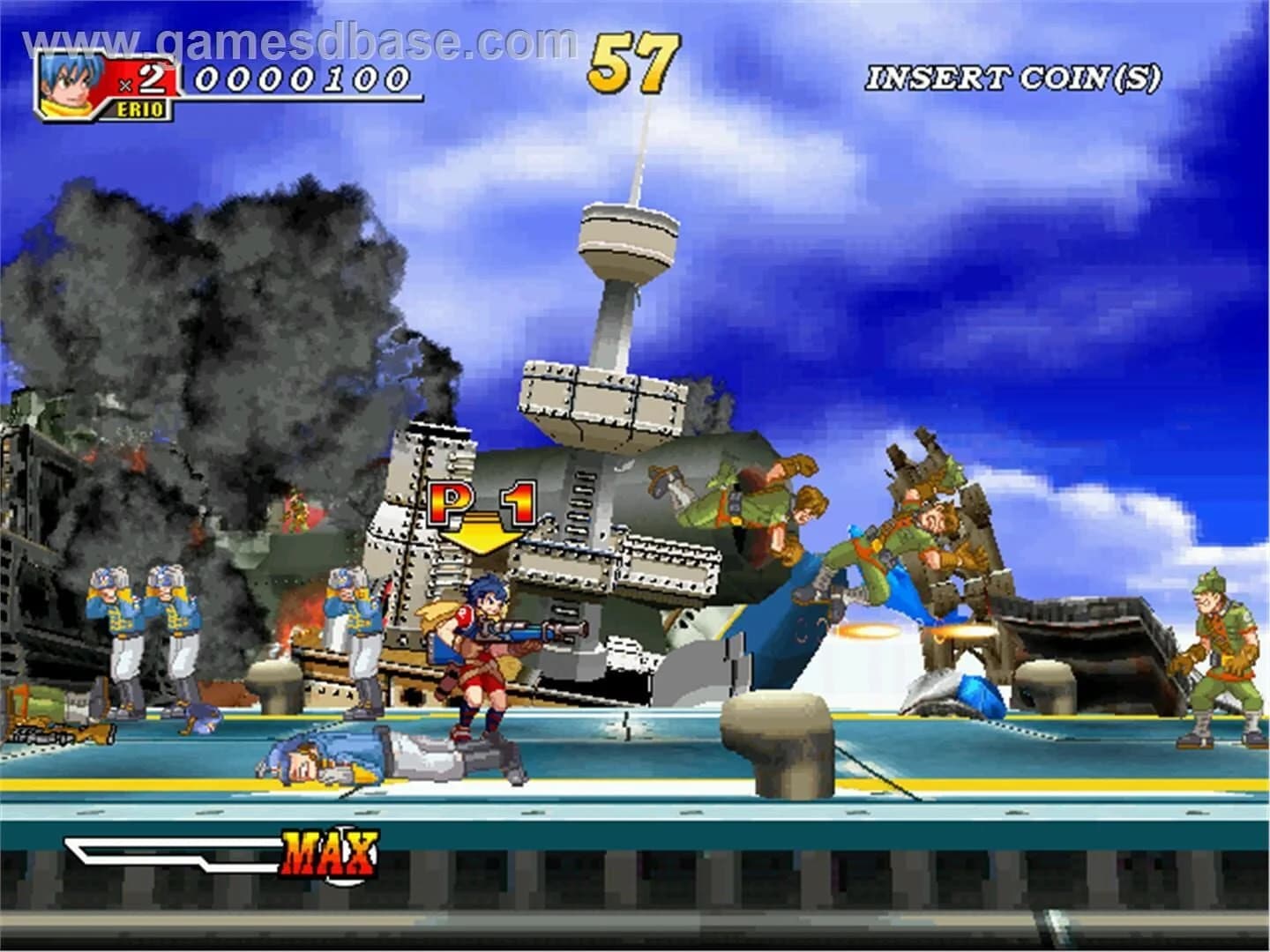
Task: Click the MAX power gauge emblem
Action: [331, 851]
